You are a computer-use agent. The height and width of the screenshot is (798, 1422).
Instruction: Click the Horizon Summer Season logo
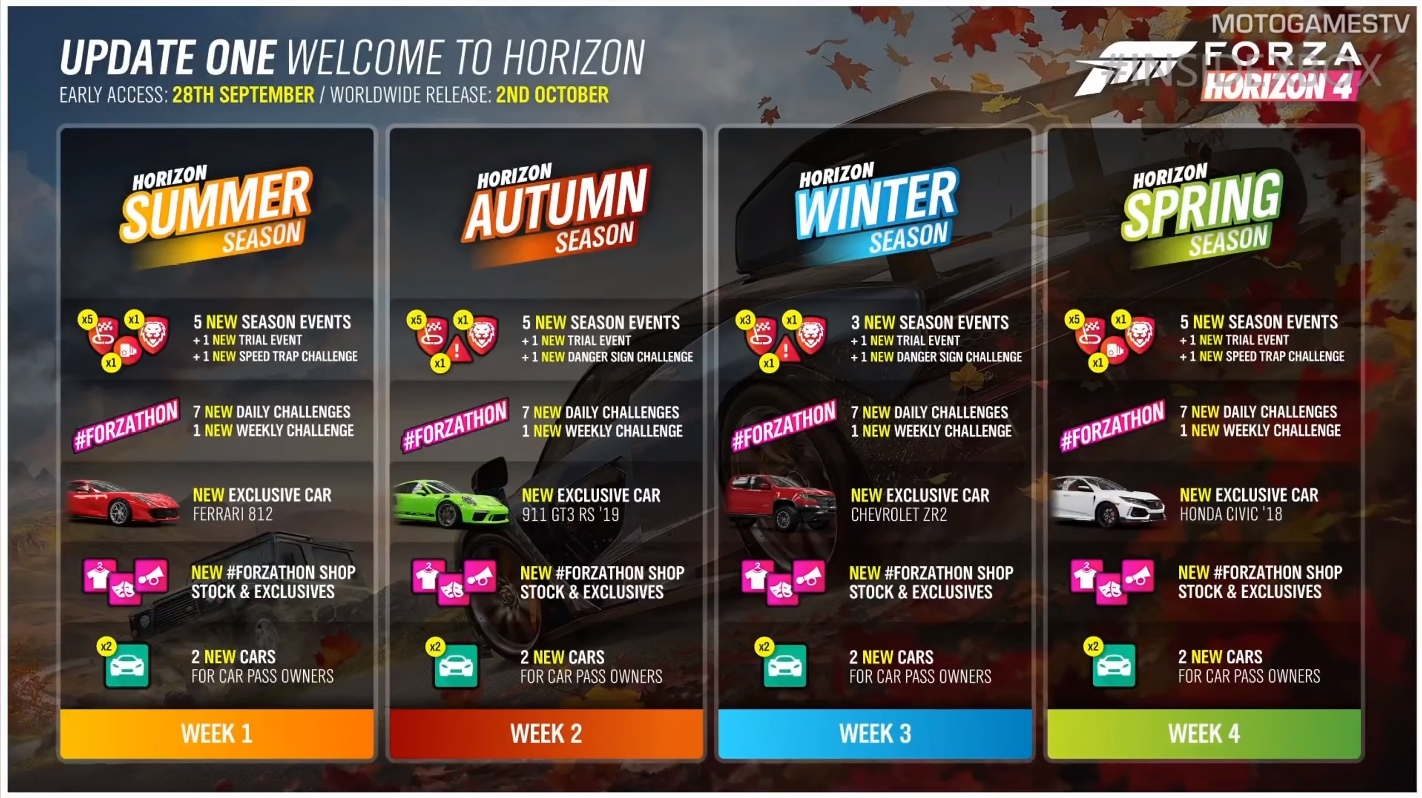point(218,211)
